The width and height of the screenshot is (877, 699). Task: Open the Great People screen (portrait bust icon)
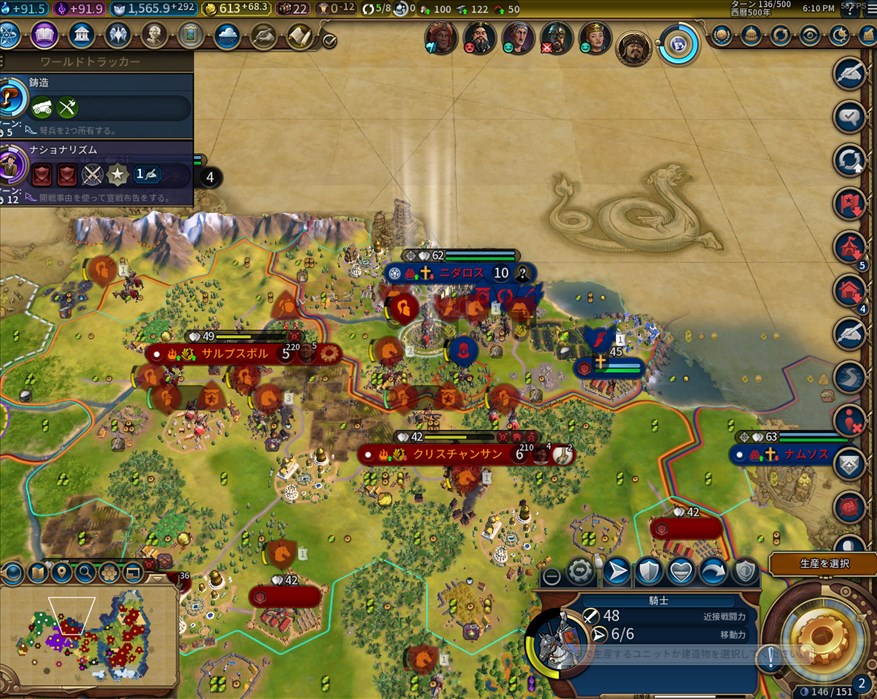154,37
